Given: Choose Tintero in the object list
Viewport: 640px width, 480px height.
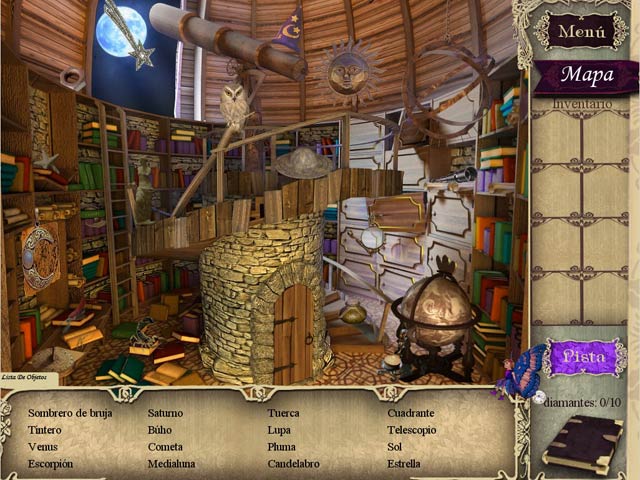Looking at the screenshot, I should 45,430.
